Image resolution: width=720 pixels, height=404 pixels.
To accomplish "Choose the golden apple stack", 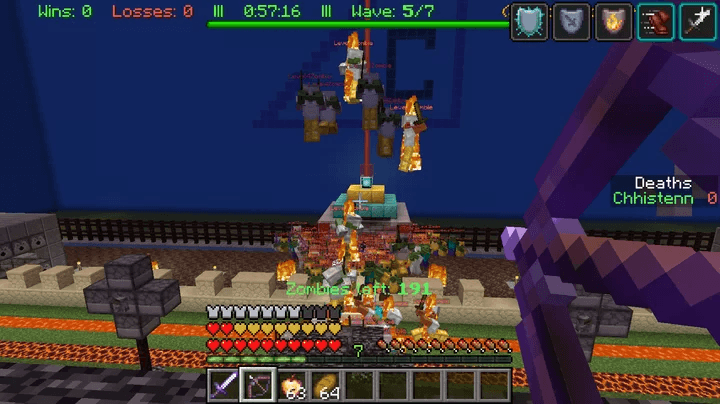I will [292, 384].
